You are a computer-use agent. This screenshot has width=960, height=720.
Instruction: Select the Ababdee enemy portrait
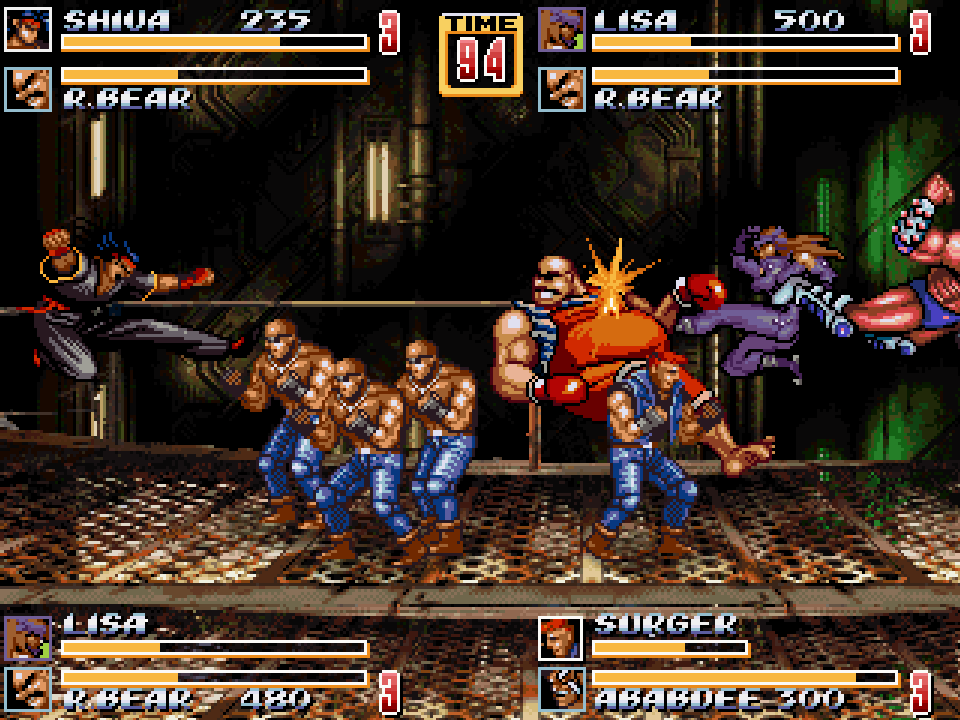560,690
